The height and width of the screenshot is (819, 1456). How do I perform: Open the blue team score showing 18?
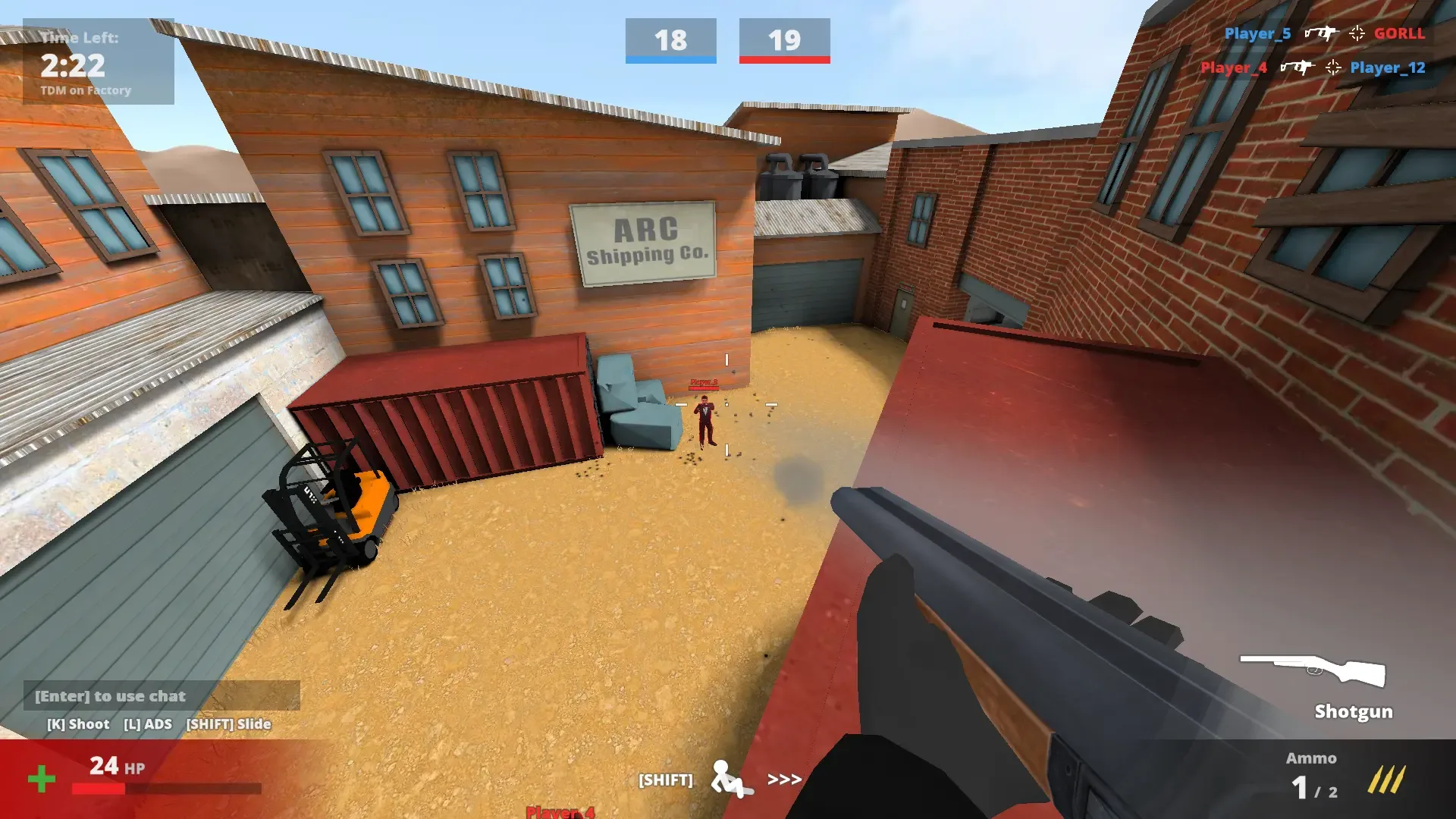(670, 42)
